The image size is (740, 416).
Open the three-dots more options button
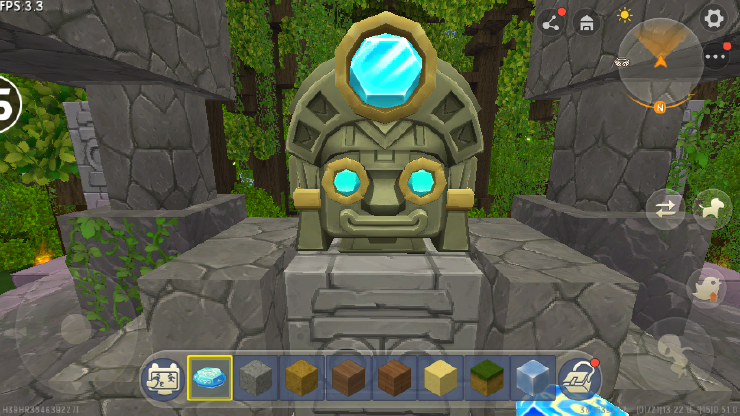pyautogui.click(x=716, y=56)
